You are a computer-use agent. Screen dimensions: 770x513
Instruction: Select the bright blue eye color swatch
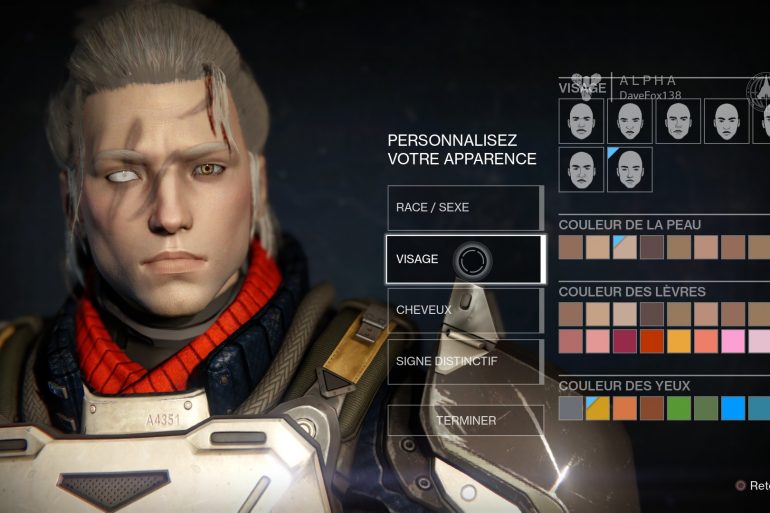point(733,408)
